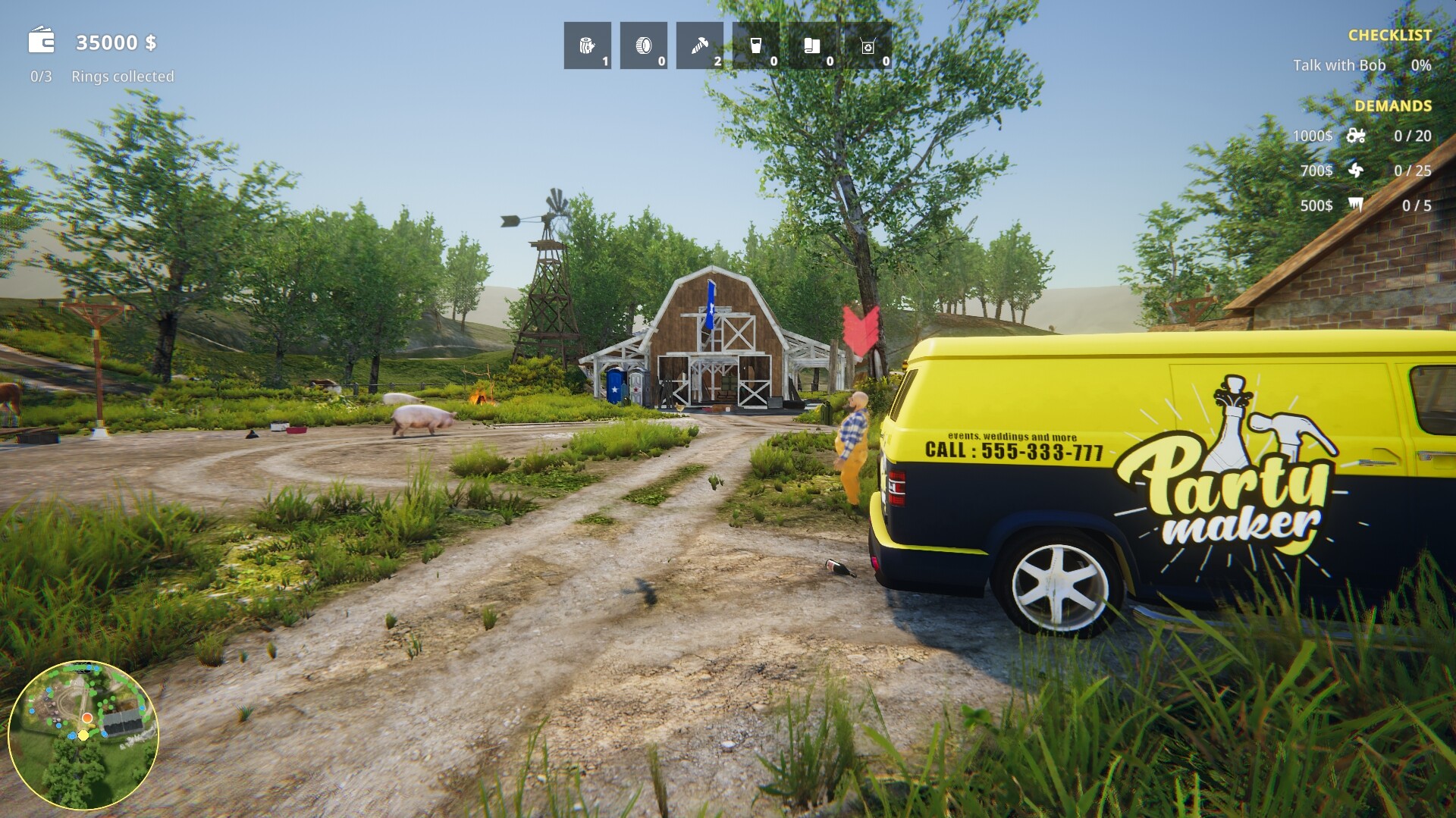Click the pinwheel icon next to 700$
1456x818 pixels.
tap(1357, 171)
